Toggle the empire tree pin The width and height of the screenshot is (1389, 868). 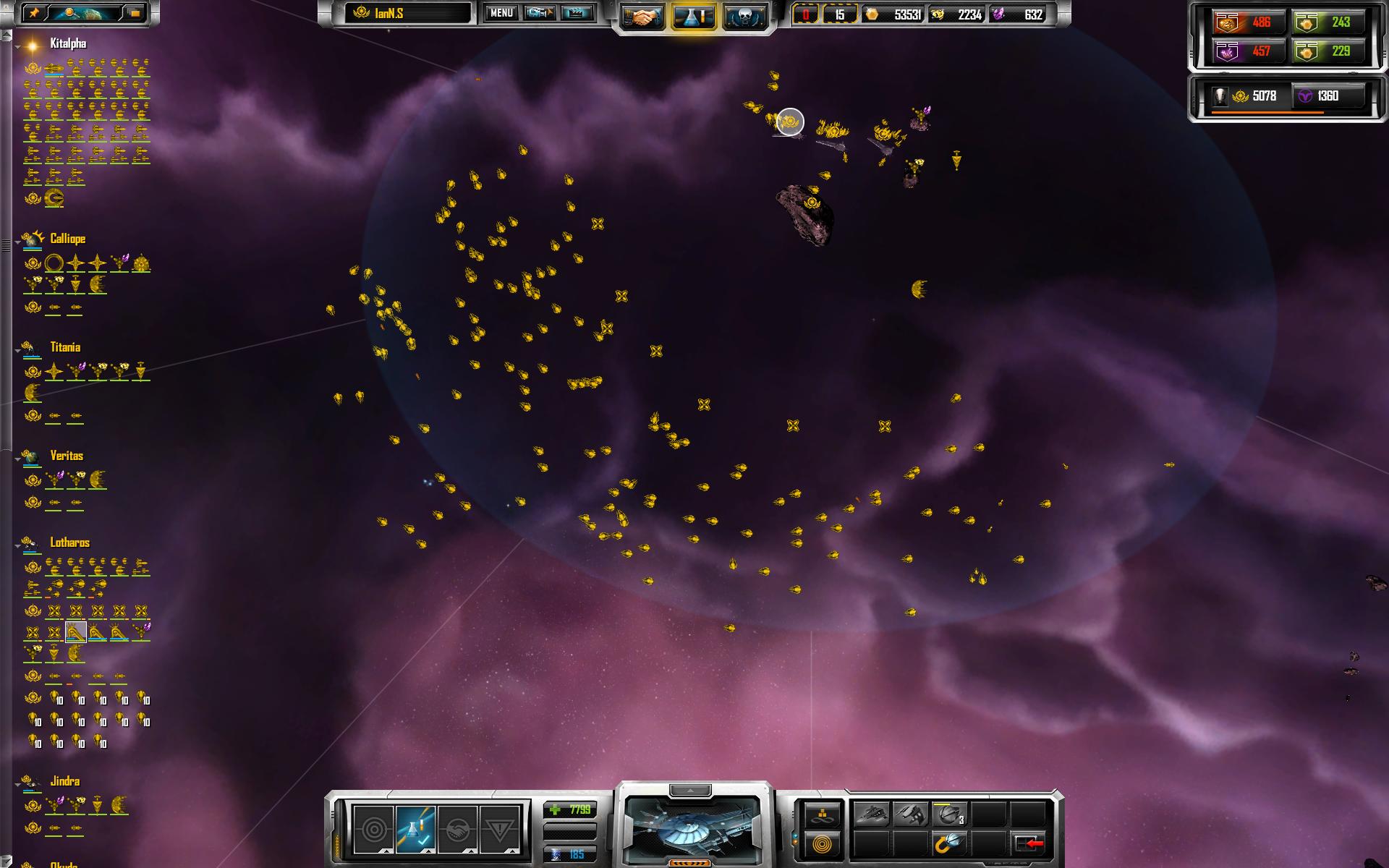click(x=33, y=13)
